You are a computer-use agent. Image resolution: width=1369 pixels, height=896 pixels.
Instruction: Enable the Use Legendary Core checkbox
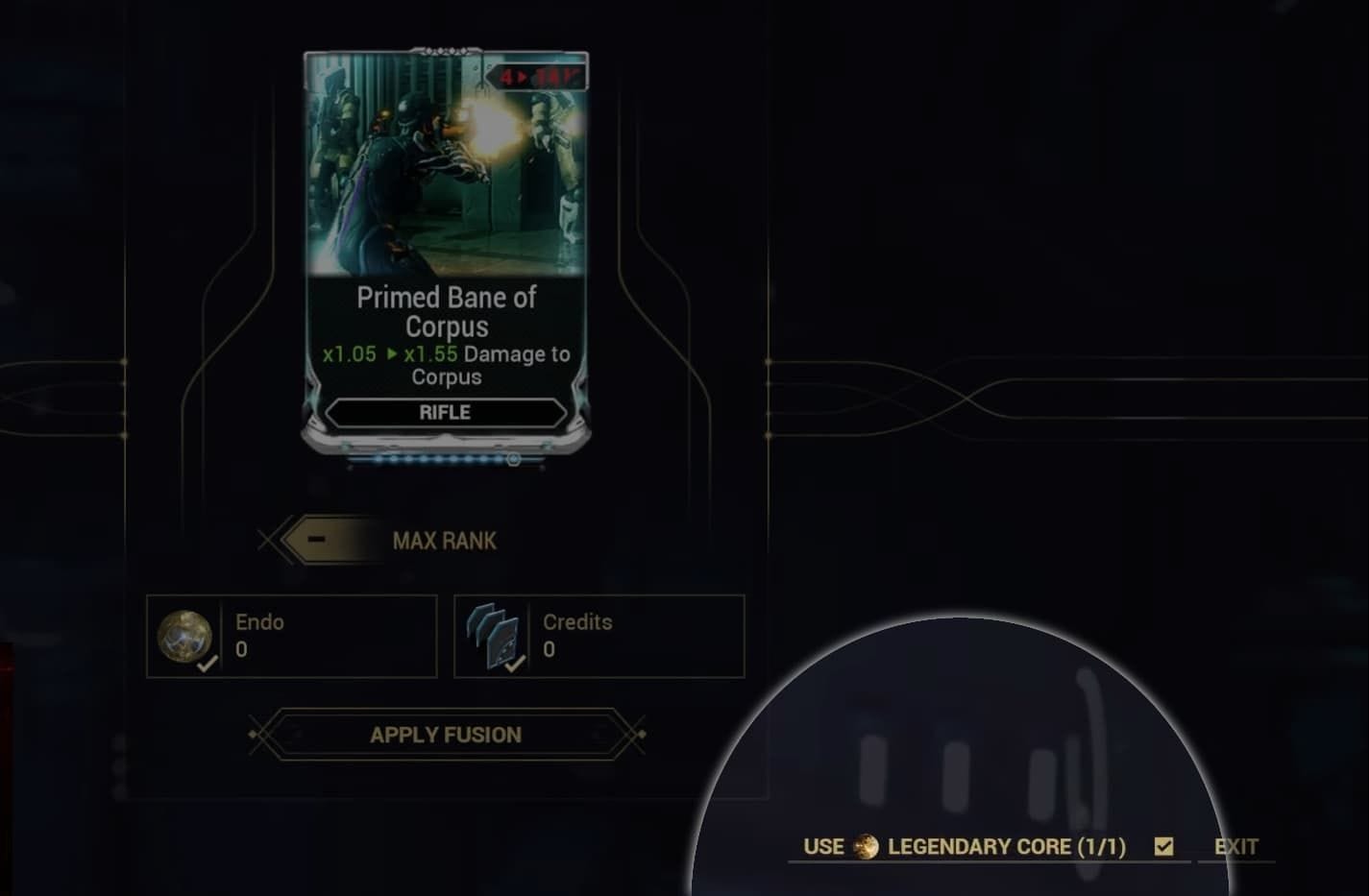pyautogui.click(x=1164, y=846)
